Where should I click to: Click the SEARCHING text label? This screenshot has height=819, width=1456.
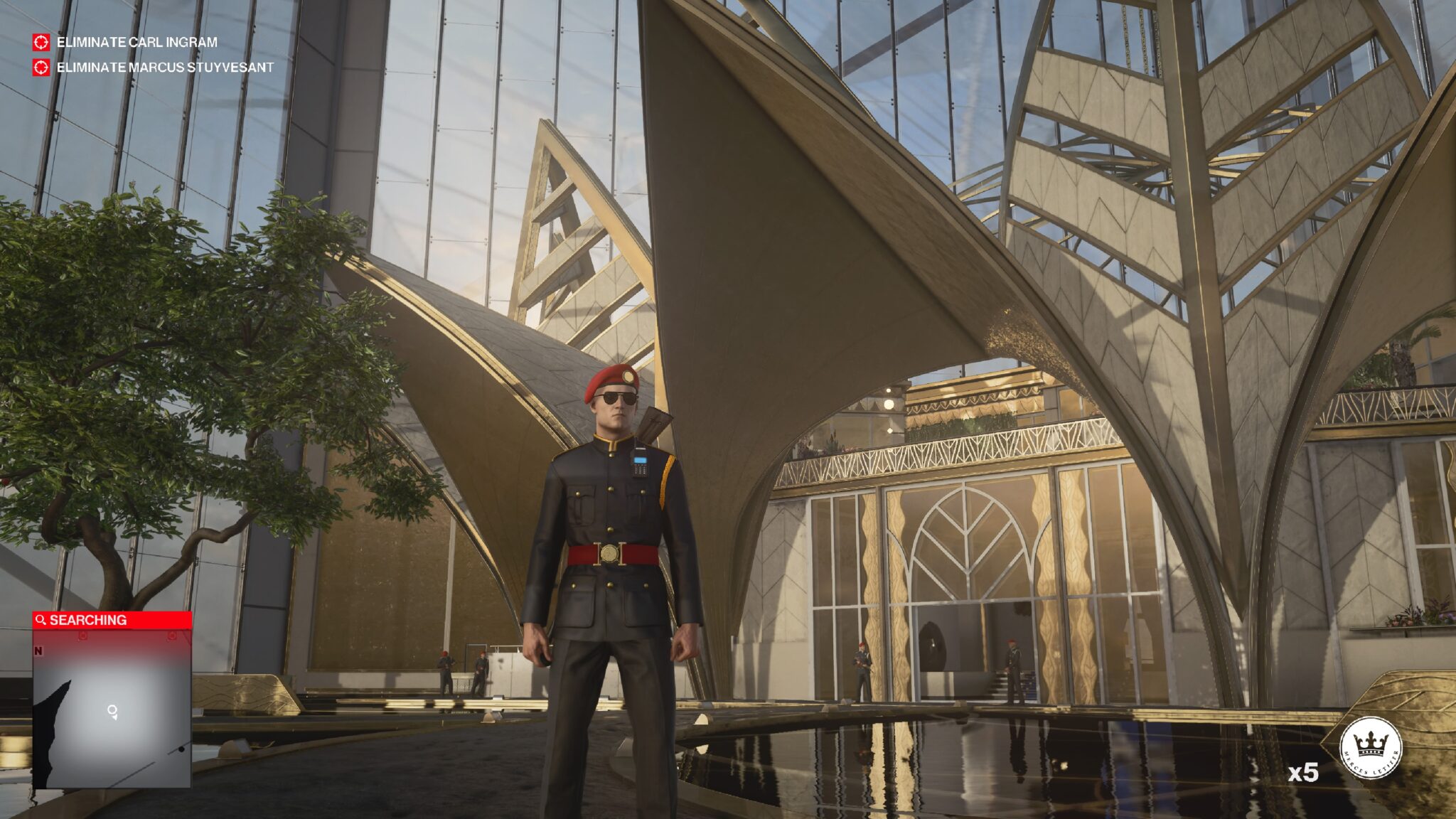pos(87,620)
